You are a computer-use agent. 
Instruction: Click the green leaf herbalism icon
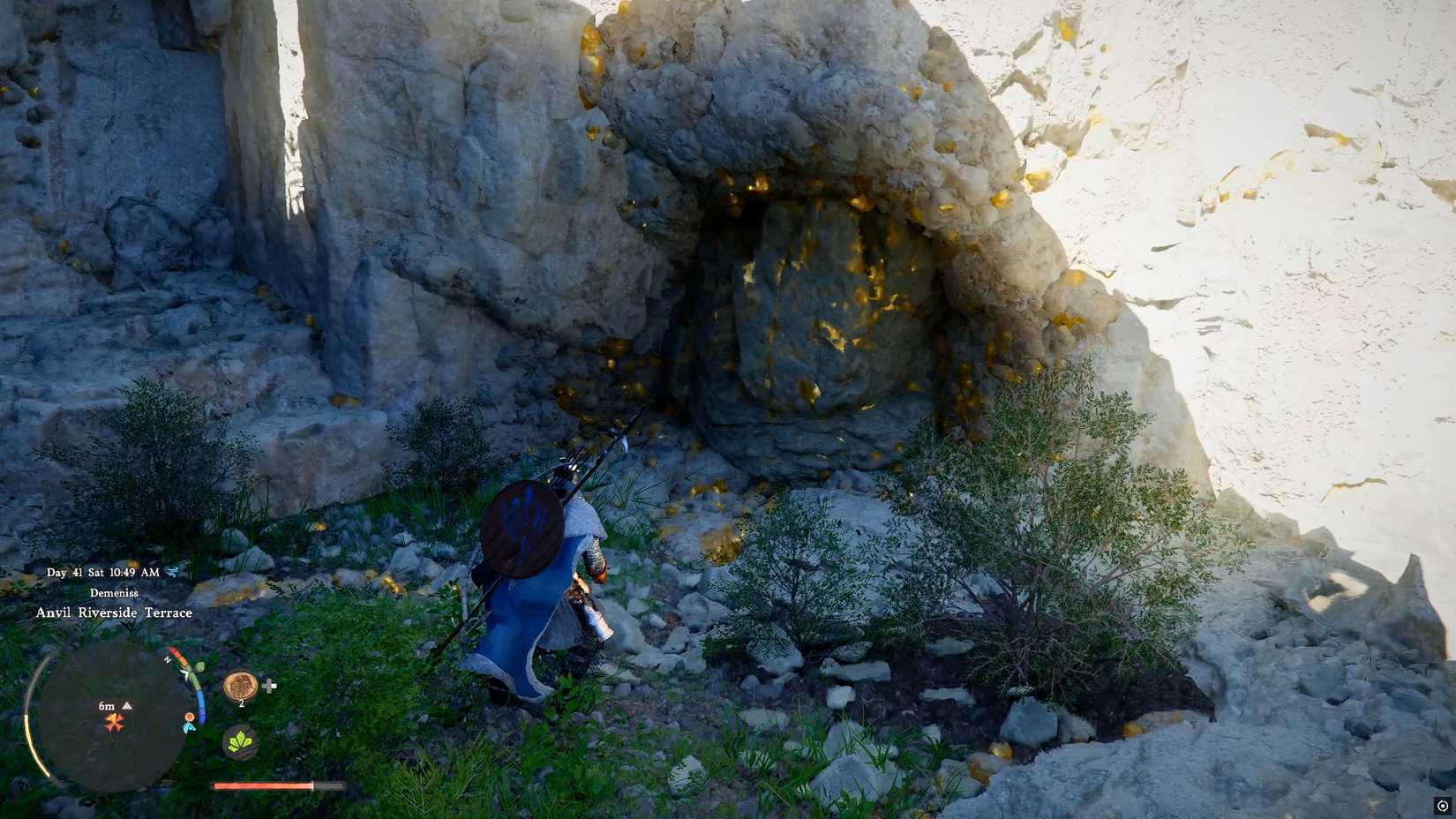tap(240, 743)
